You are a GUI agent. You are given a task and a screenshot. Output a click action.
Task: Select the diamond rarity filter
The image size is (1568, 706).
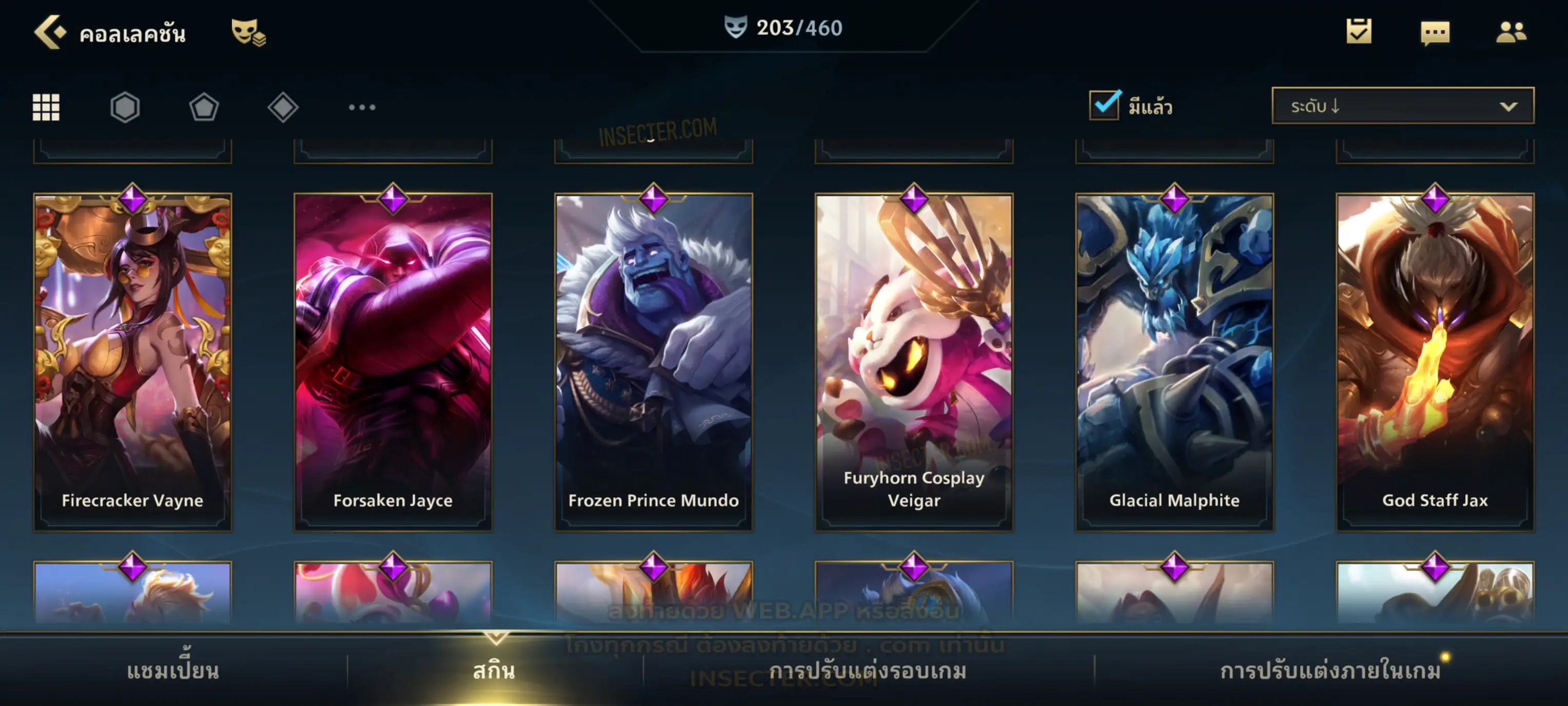(x=283, y=107)
